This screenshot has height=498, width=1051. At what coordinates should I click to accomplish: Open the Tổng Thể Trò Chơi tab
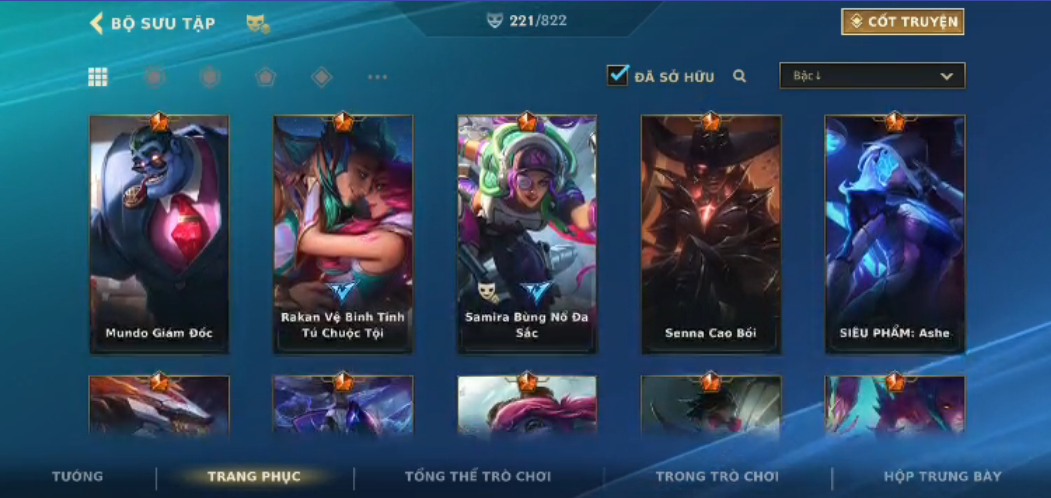click(479, 477)
